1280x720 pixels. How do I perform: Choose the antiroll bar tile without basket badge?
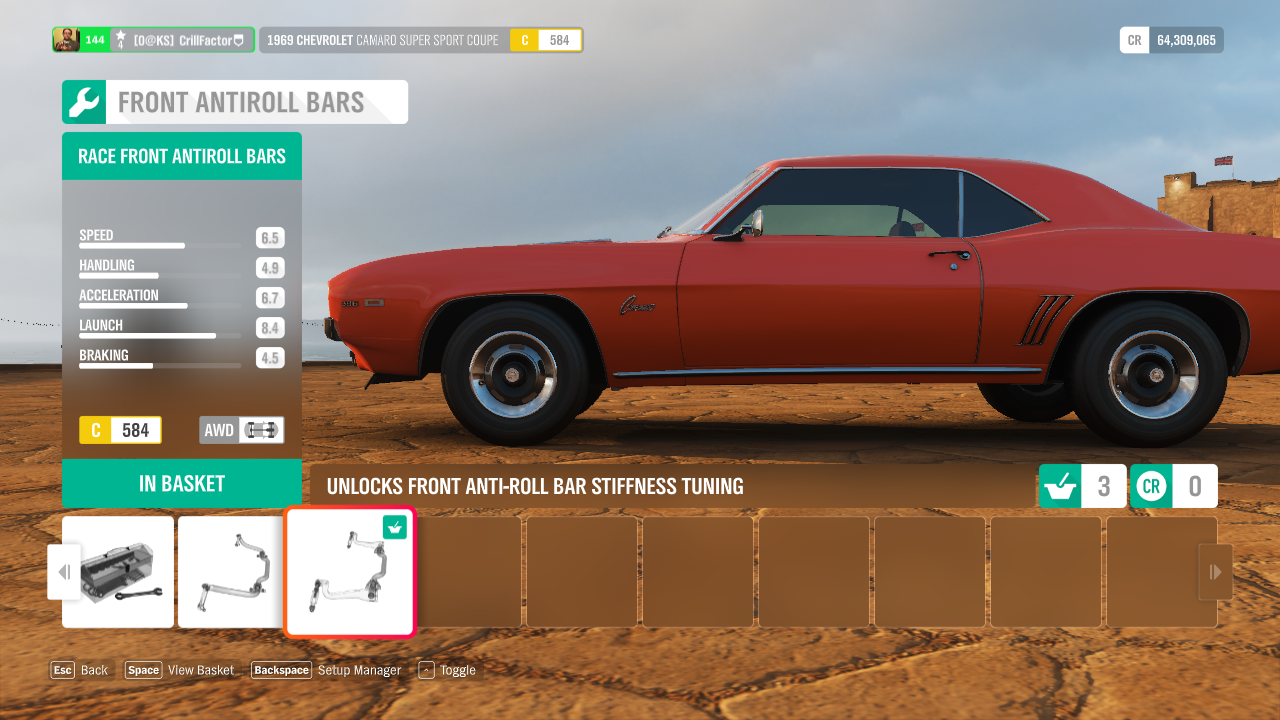[231, 572]
